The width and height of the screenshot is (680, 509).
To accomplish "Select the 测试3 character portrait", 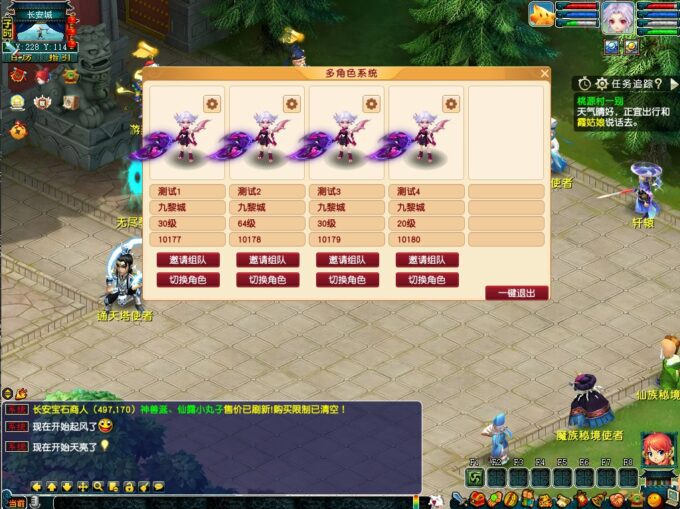I will pos(345,135).
